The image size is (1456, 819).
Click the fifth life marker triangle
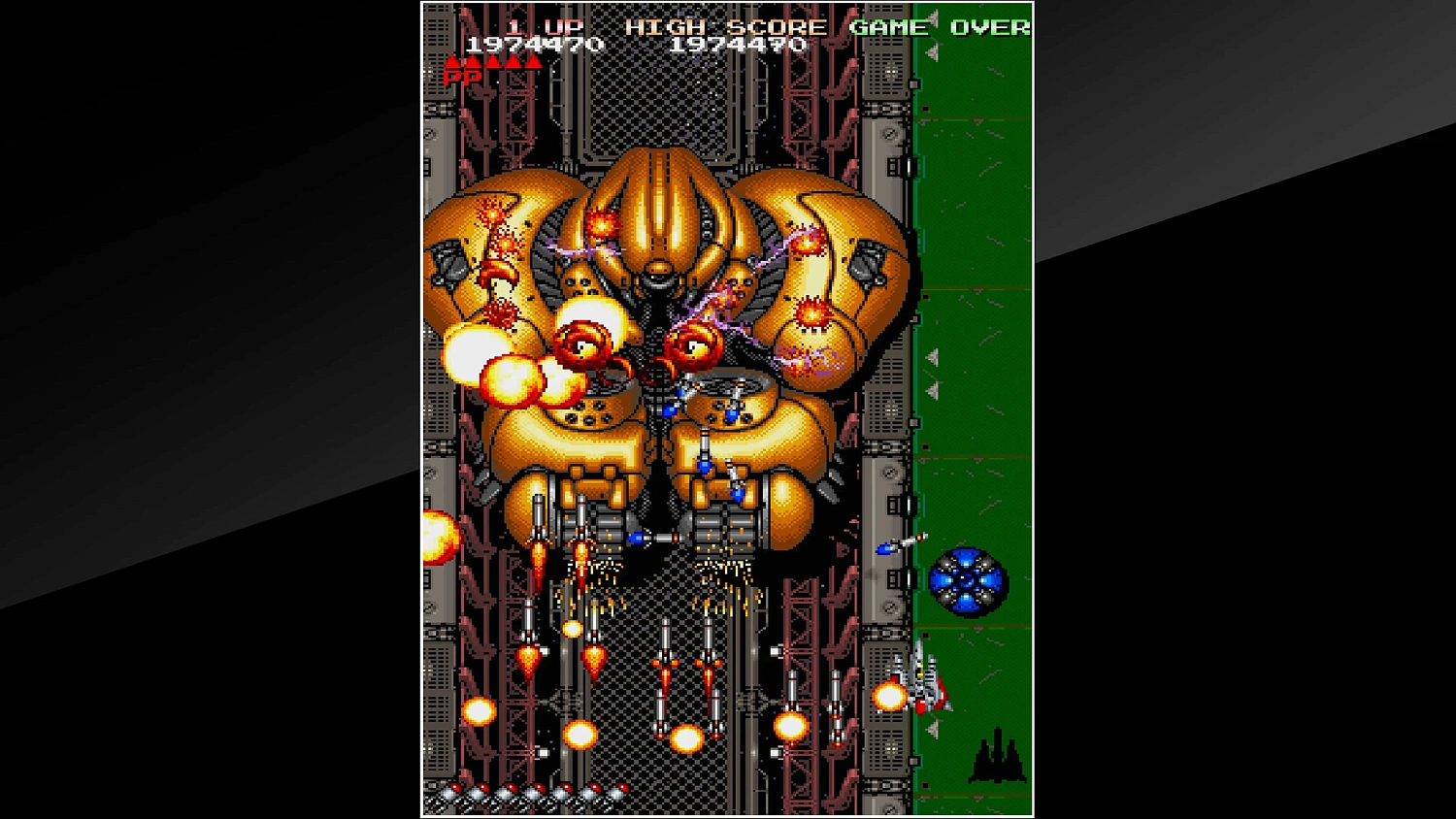coord(535,61)
